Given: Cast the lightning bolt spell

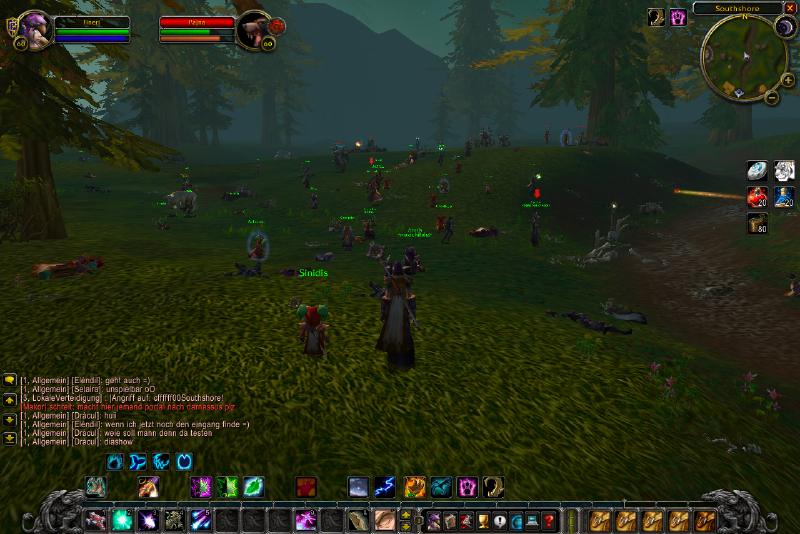Looking at the screenshot, I should tap(384, 487).
